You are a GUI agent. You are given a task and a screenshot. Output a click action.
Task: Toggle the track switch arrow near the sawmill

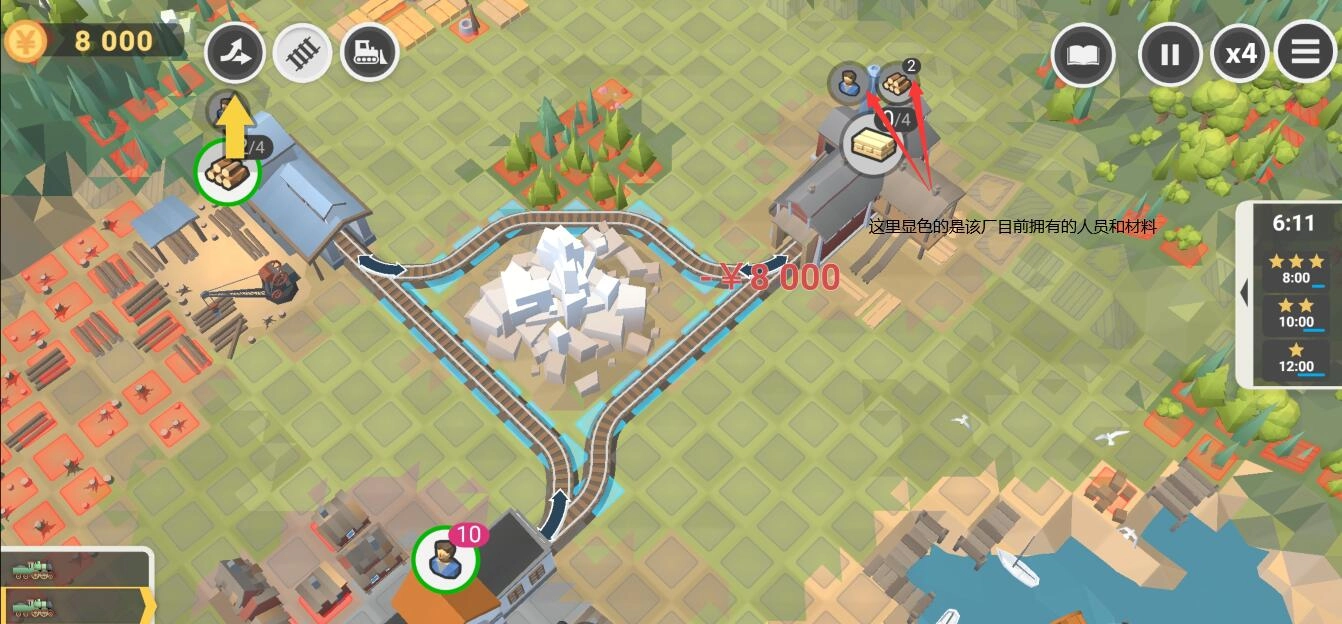[x=382, y=266]
